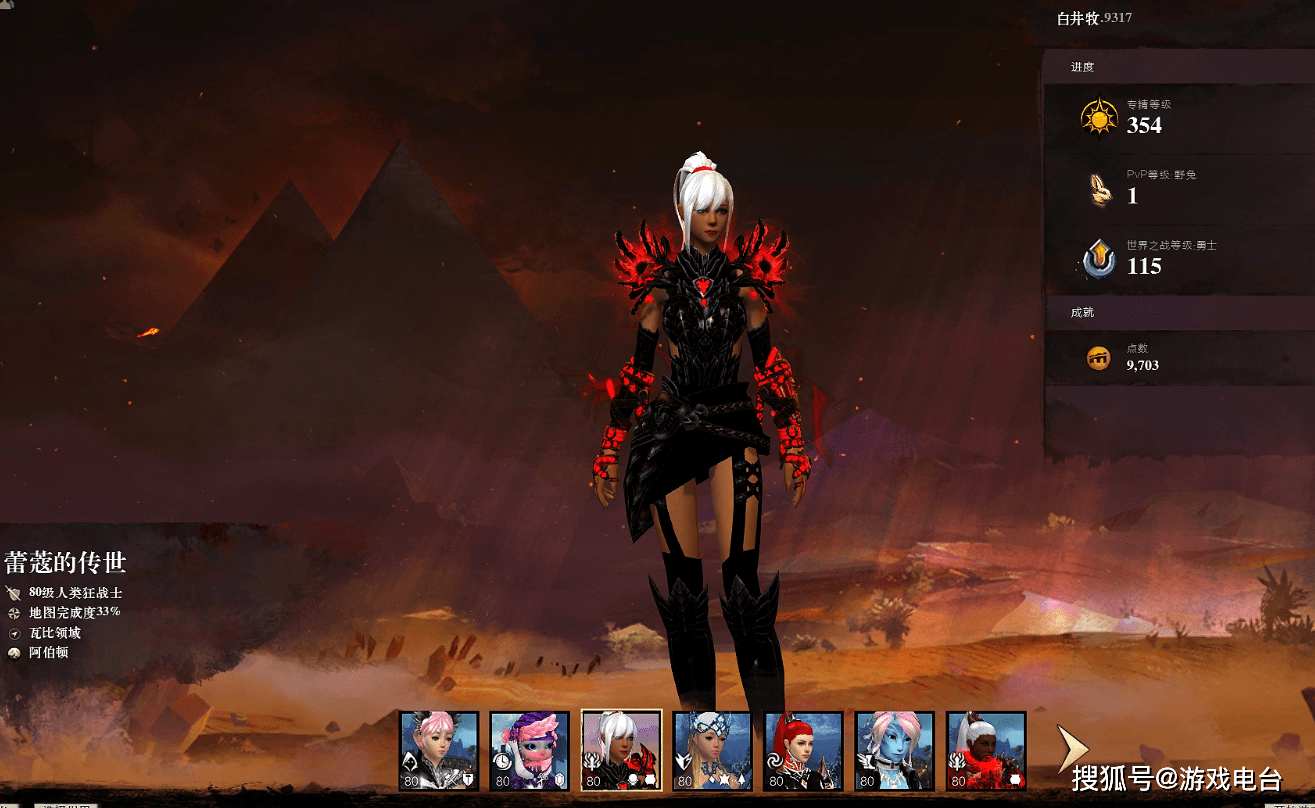
Task: Choose the blue-skinned pink-haired character
Action: (x=894, y=751)
